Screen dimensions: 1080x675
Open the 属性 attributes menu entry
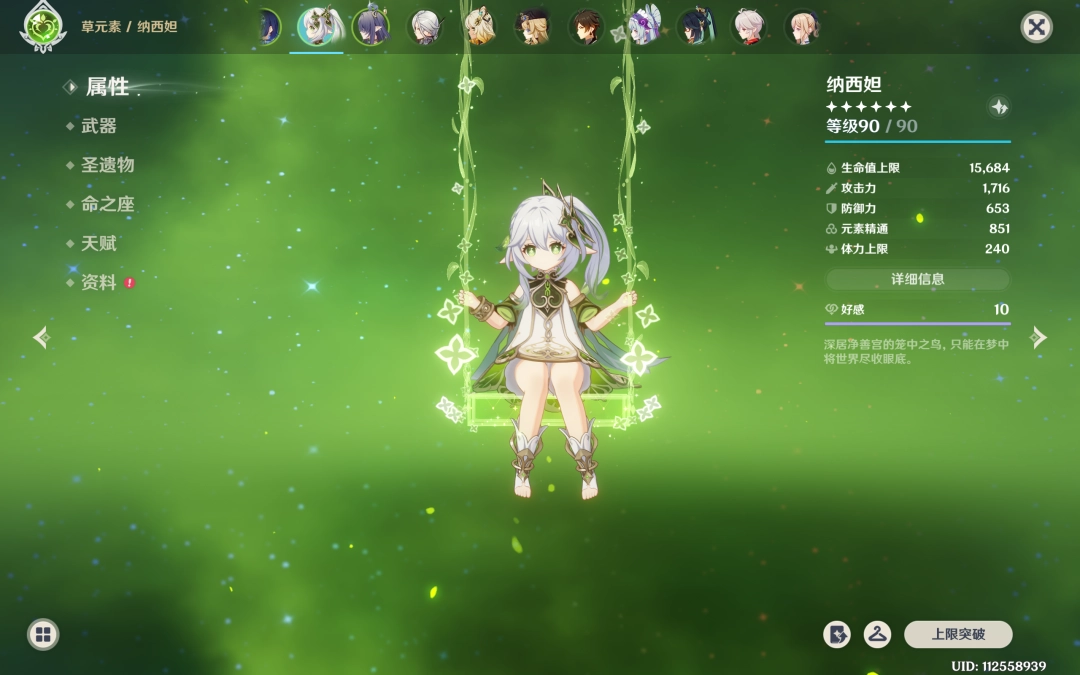coord(107,87)
